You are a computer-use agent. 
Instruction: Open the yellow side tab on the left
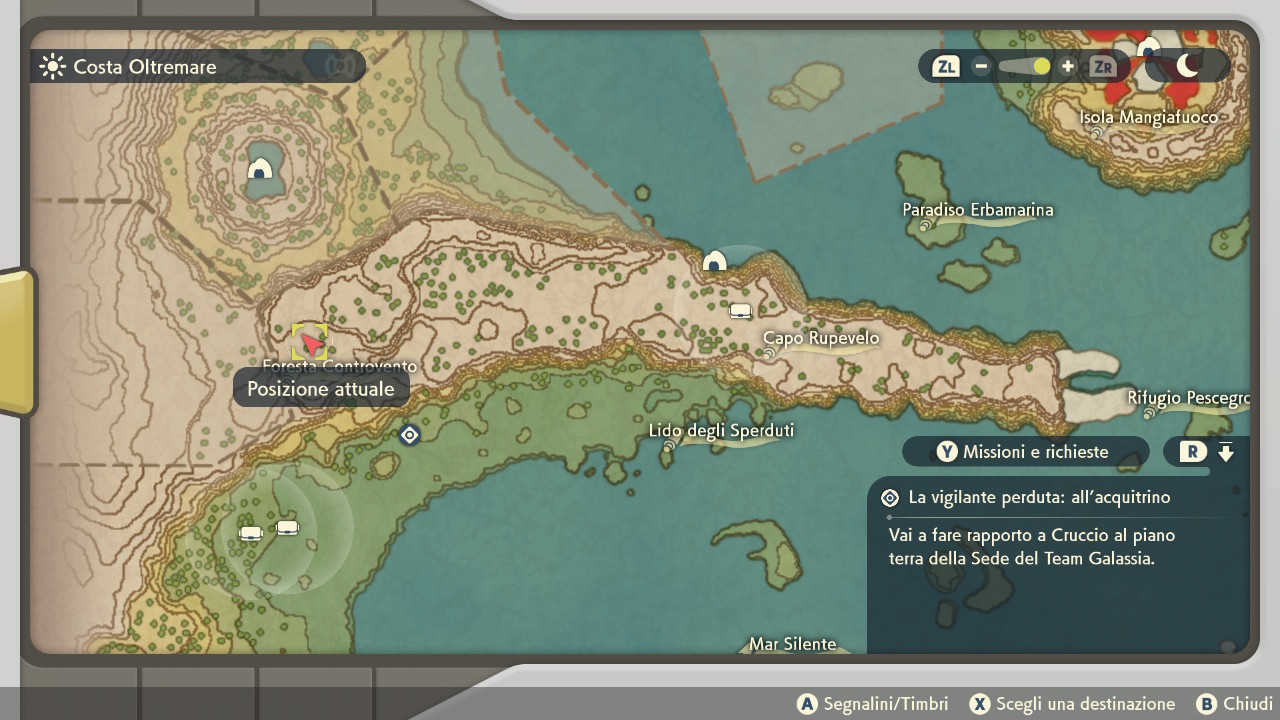[x=17, y=341]
